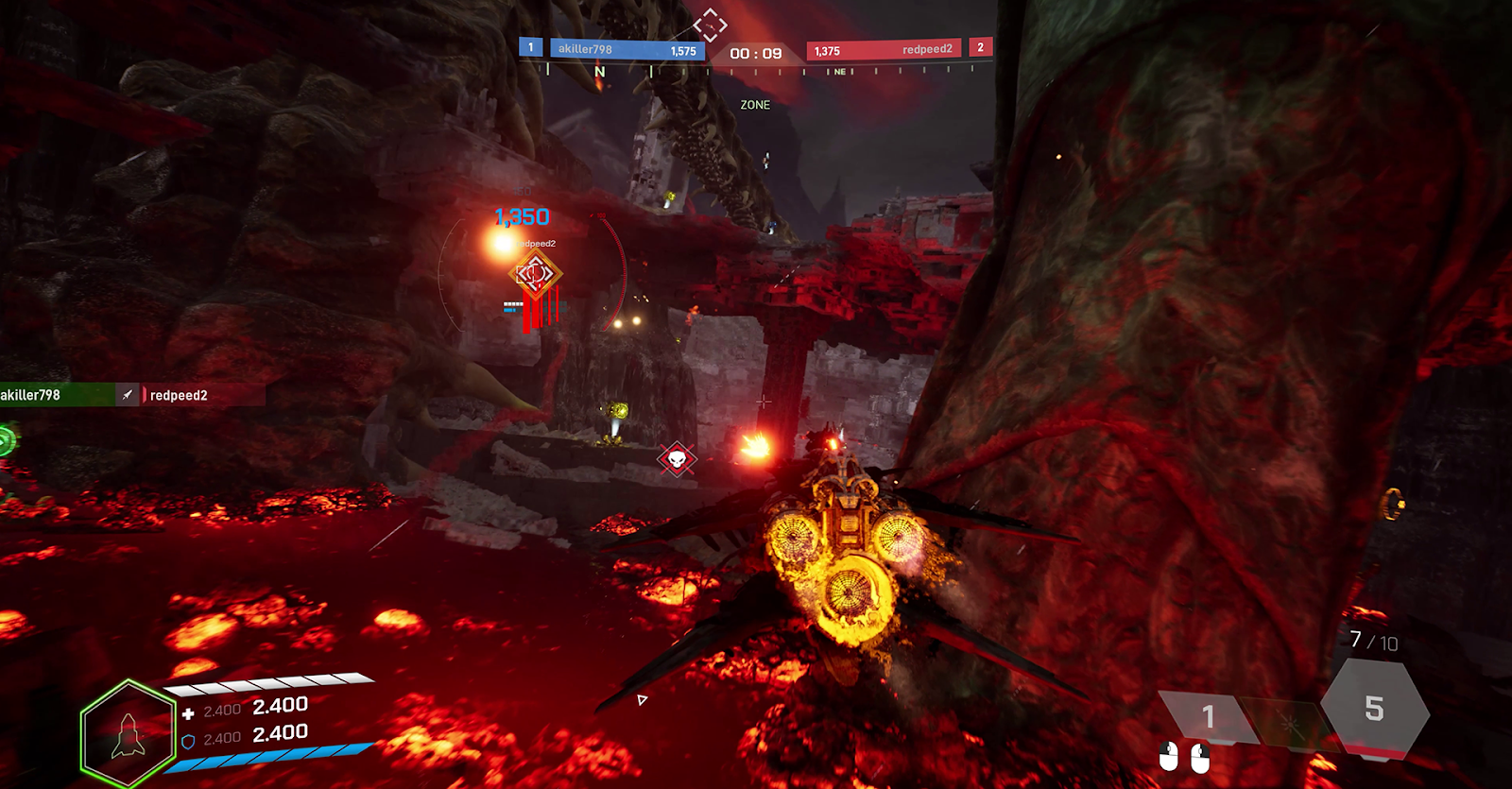
Task: Select the redpeed2 enemy target lock marker
Action: 535,275
